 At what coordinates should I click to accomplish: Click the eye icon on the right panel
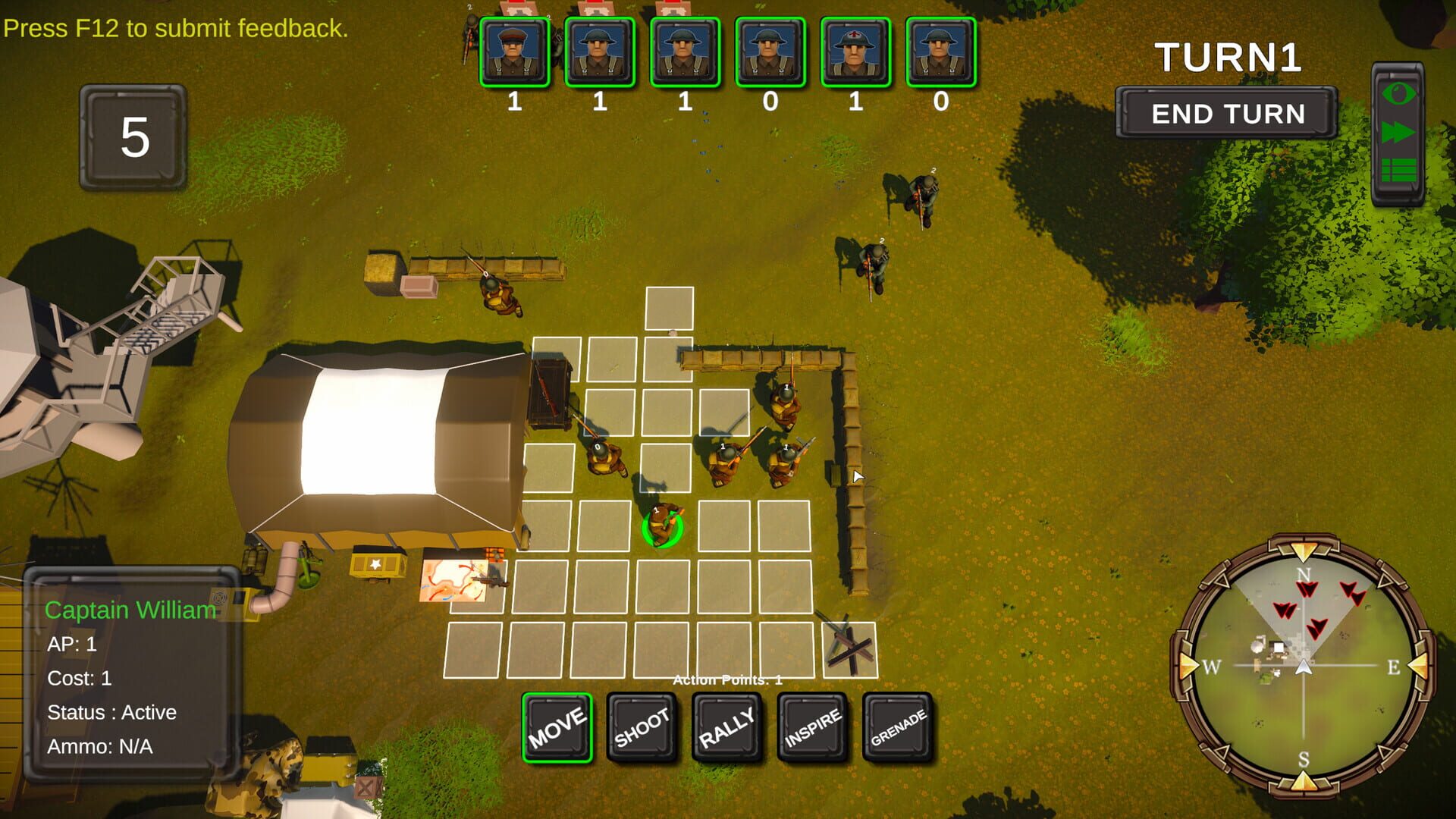1398,95
